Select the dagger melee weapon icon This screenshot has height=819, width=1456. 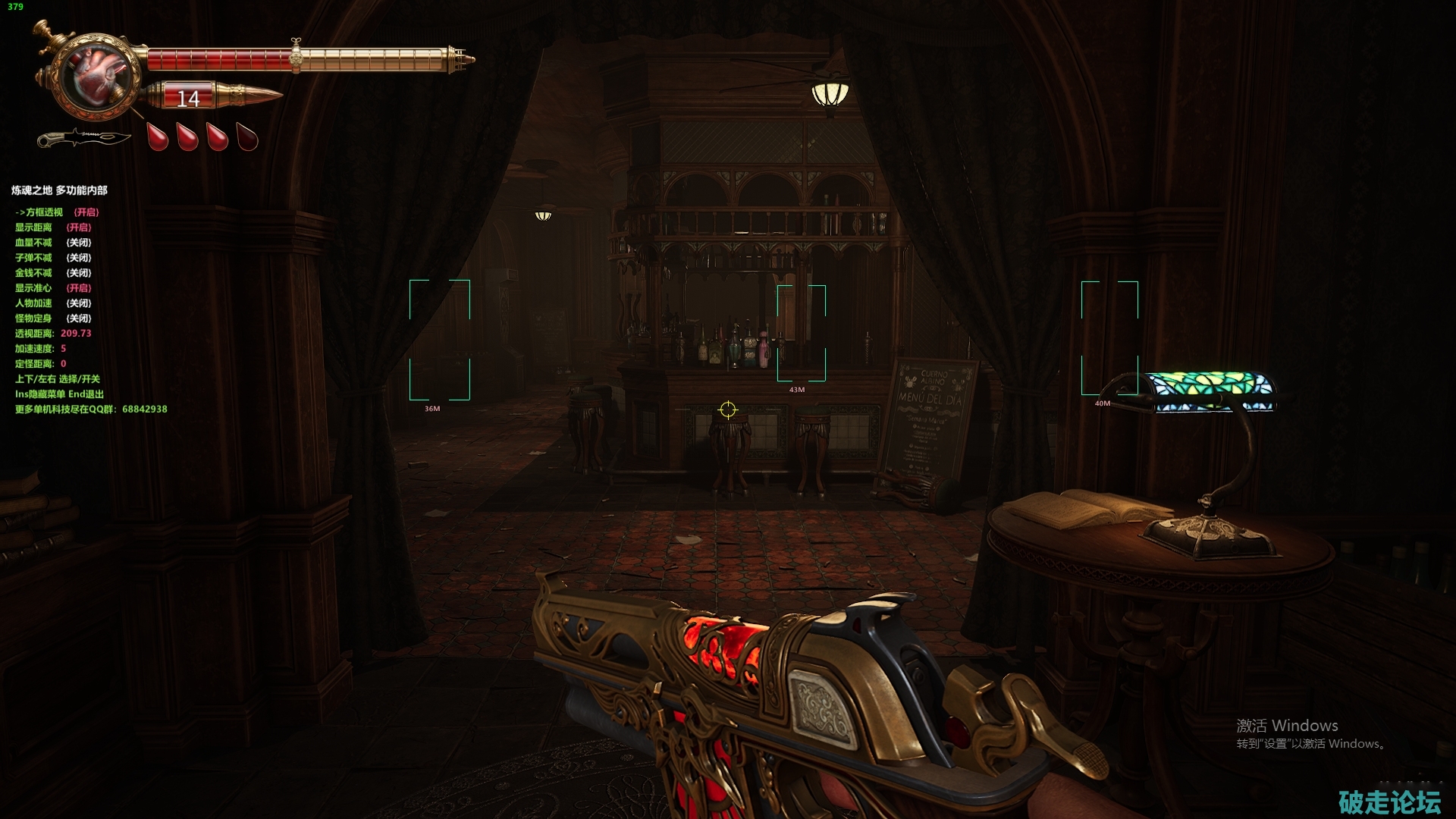click(83, 138)
